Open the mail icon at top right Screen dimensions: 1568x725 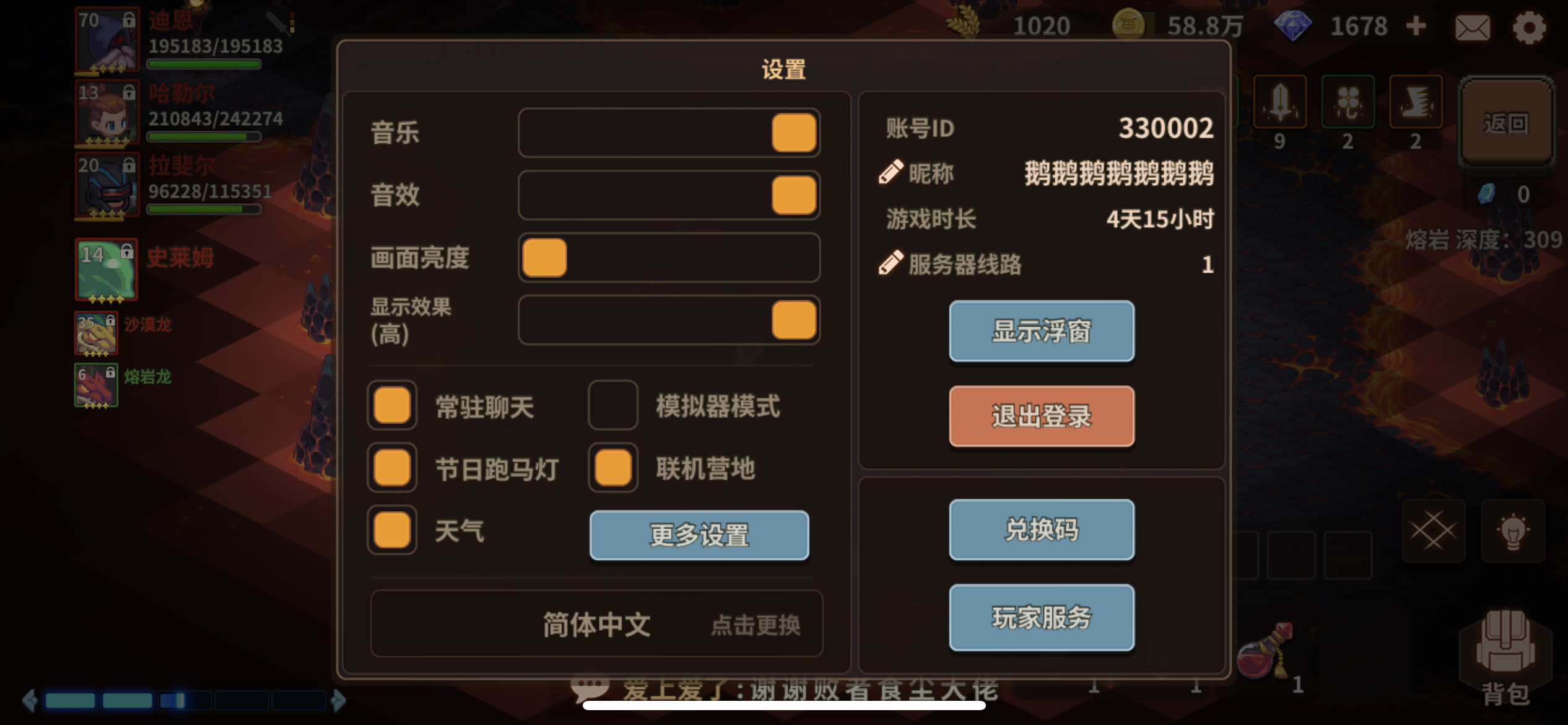(1474, 27)
